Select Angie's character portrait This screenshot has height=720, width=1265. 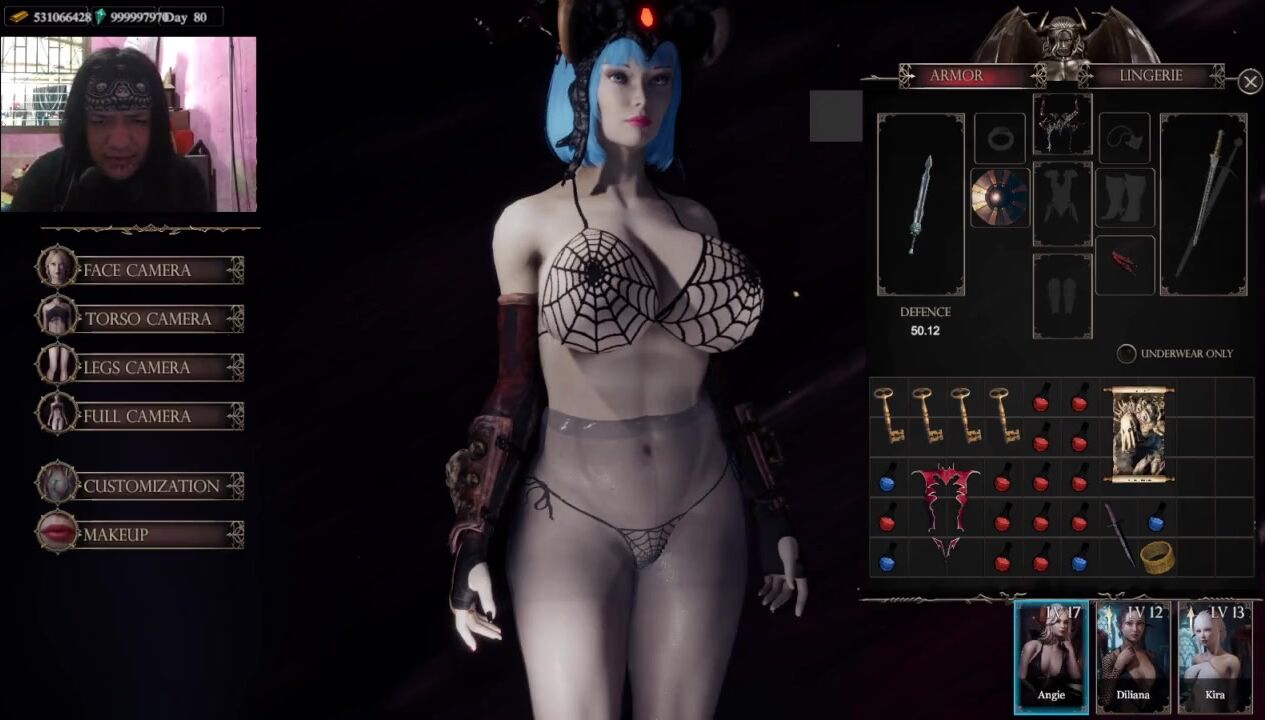pos(1051,656)
